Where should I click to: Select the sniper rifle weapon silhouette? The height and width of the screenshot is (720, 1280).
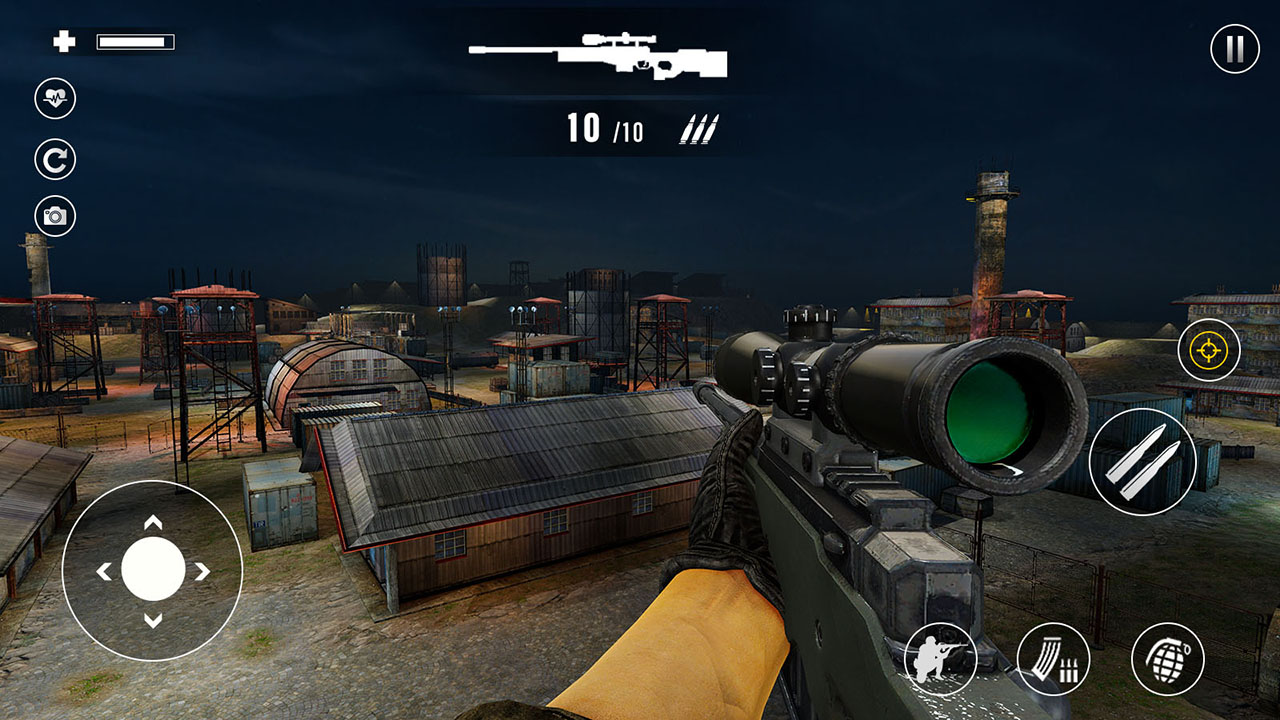tap(598, 56)
